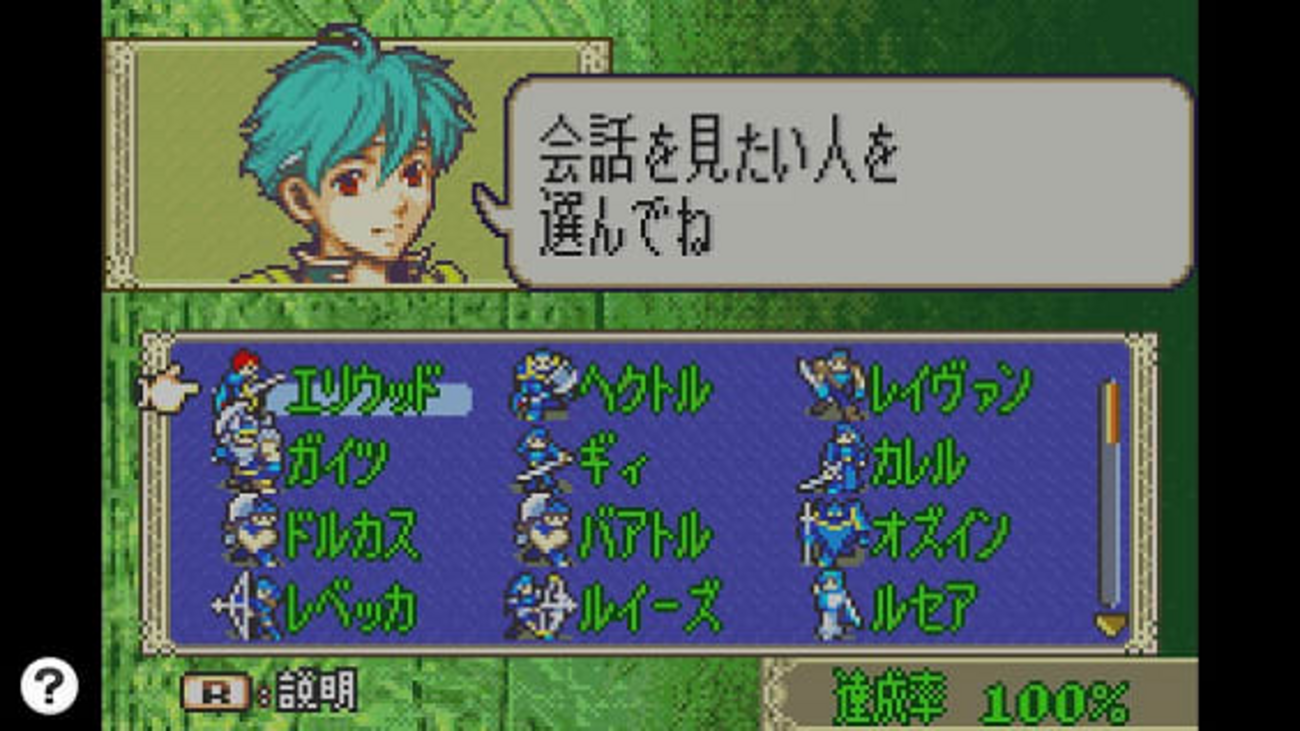Screen dimensions: 1300x731
Task: Choose レベッカ the archer entry
Action: click(x=350, y=608)
